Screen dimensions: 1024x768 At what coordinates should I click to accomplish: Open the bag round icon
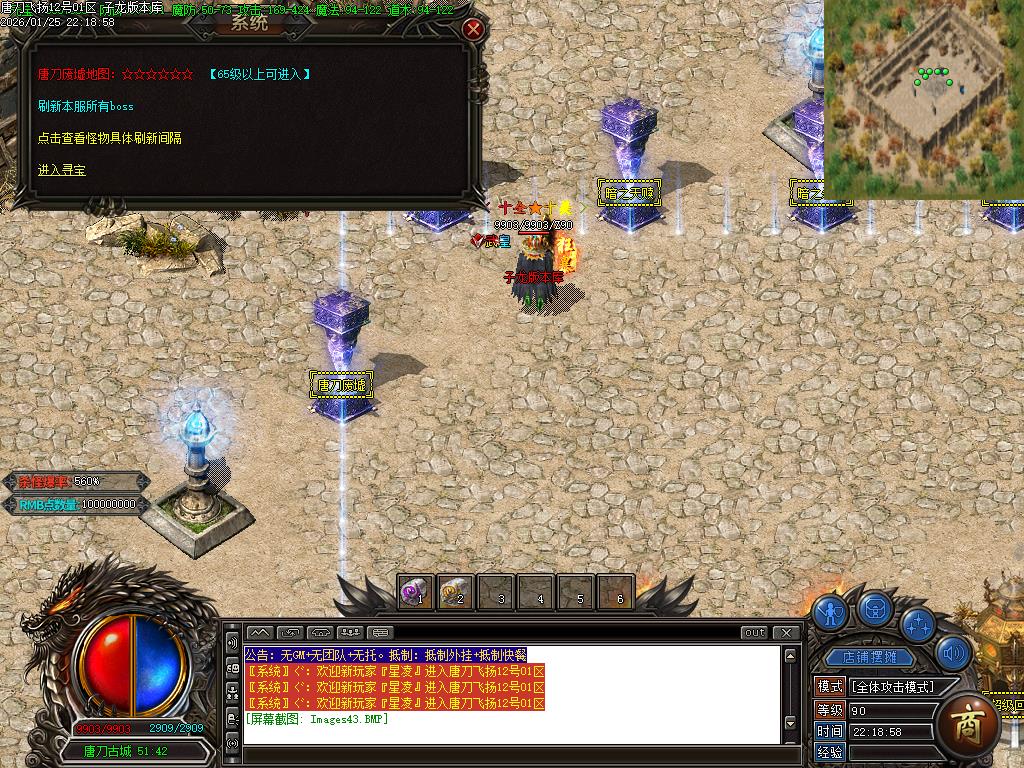[x=875, y=609]
